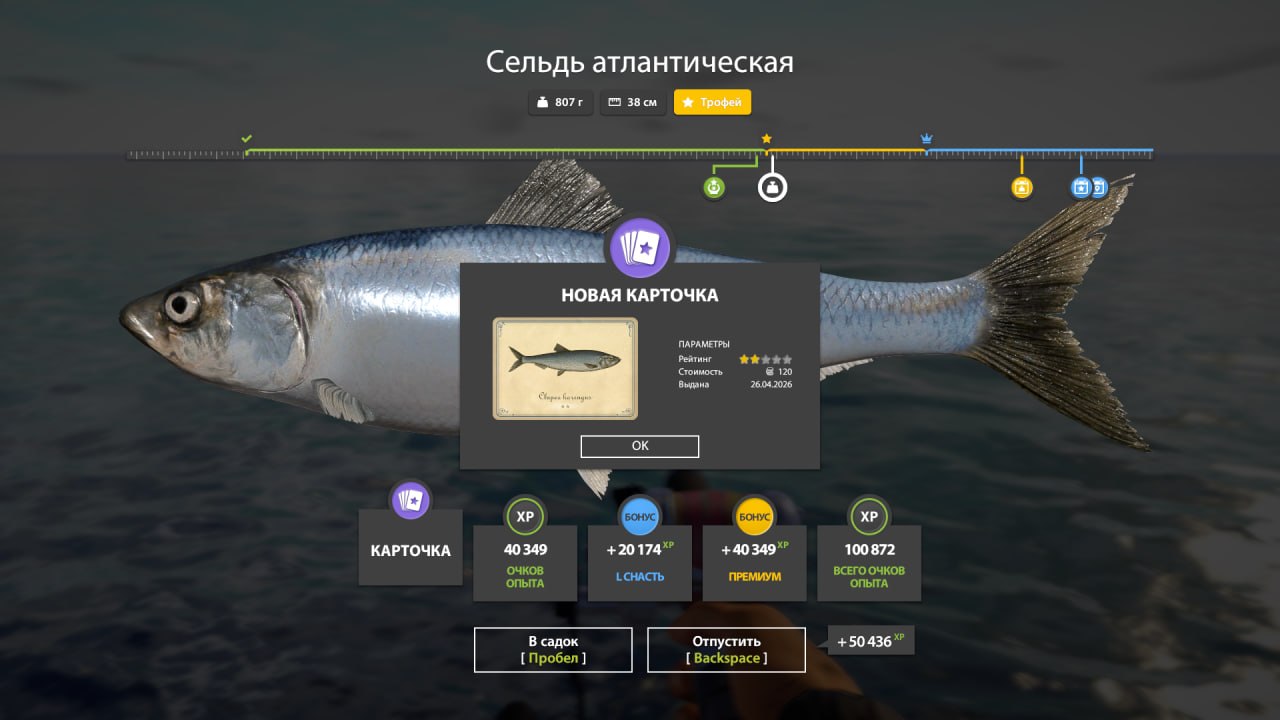Screen dimensions: 1280x720
Task: Click the XP icon above total experience 100 872
Action: click(x=869, y=516)
